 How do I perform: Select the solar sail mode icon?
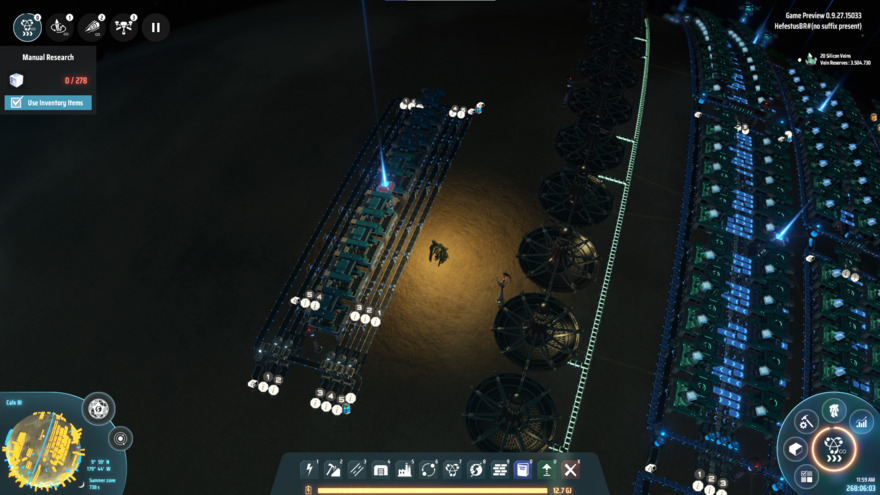91,27
